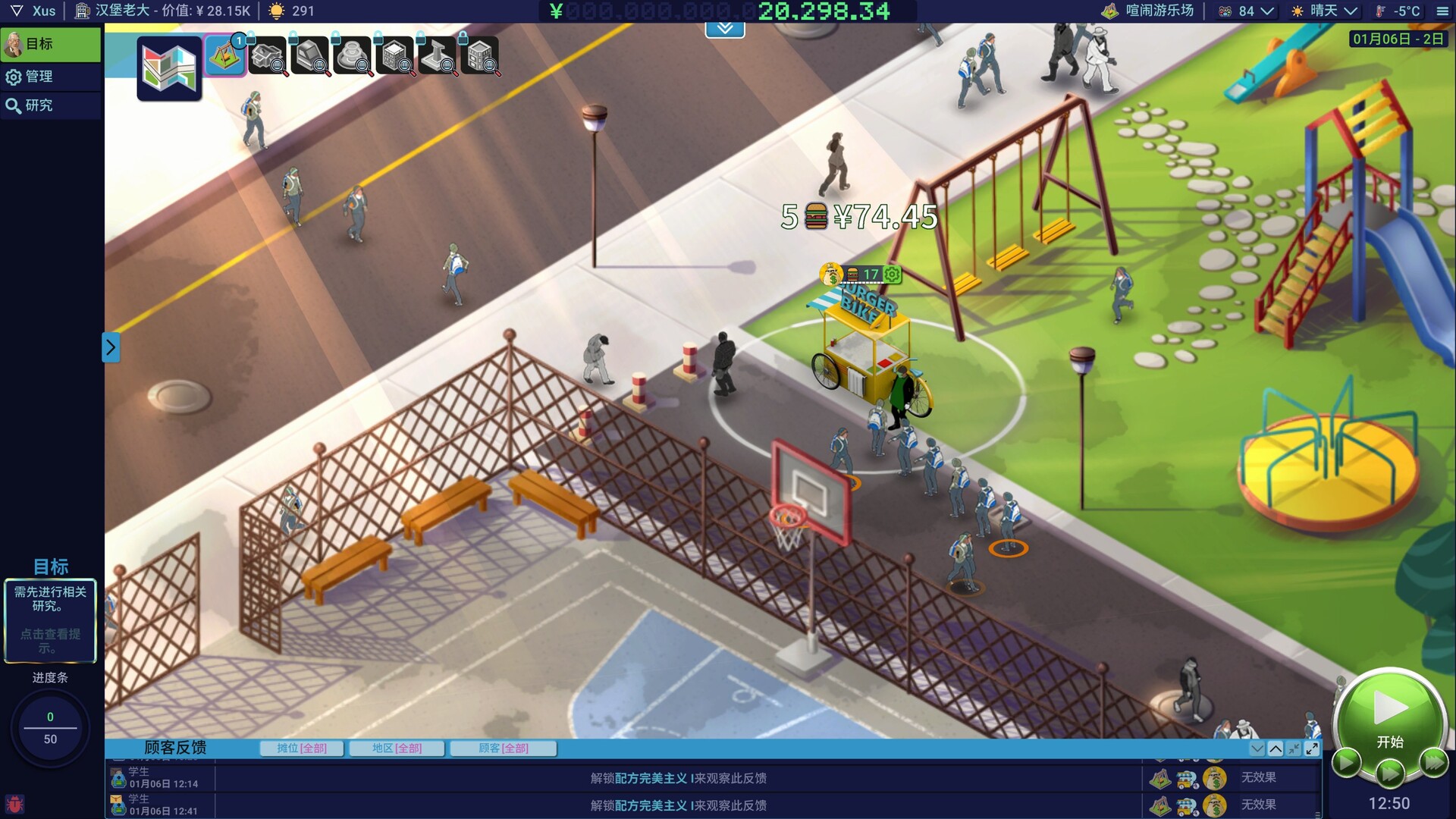Expand the left side panel arrow
The height and width of the screenshot is (819, 1456).
point(111,347)
